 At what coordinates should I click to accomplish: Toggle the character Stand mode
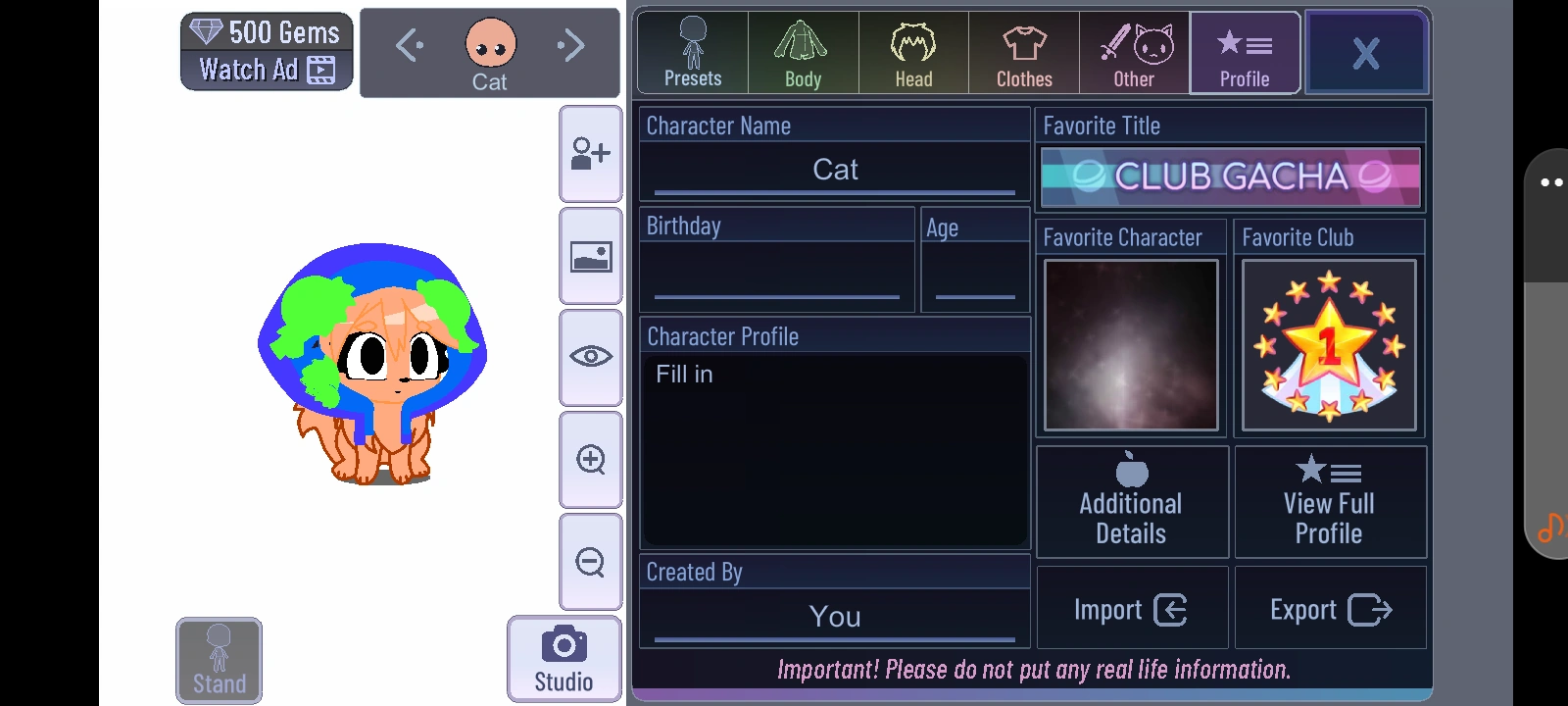pyautogui.click(x=218, y=659)
